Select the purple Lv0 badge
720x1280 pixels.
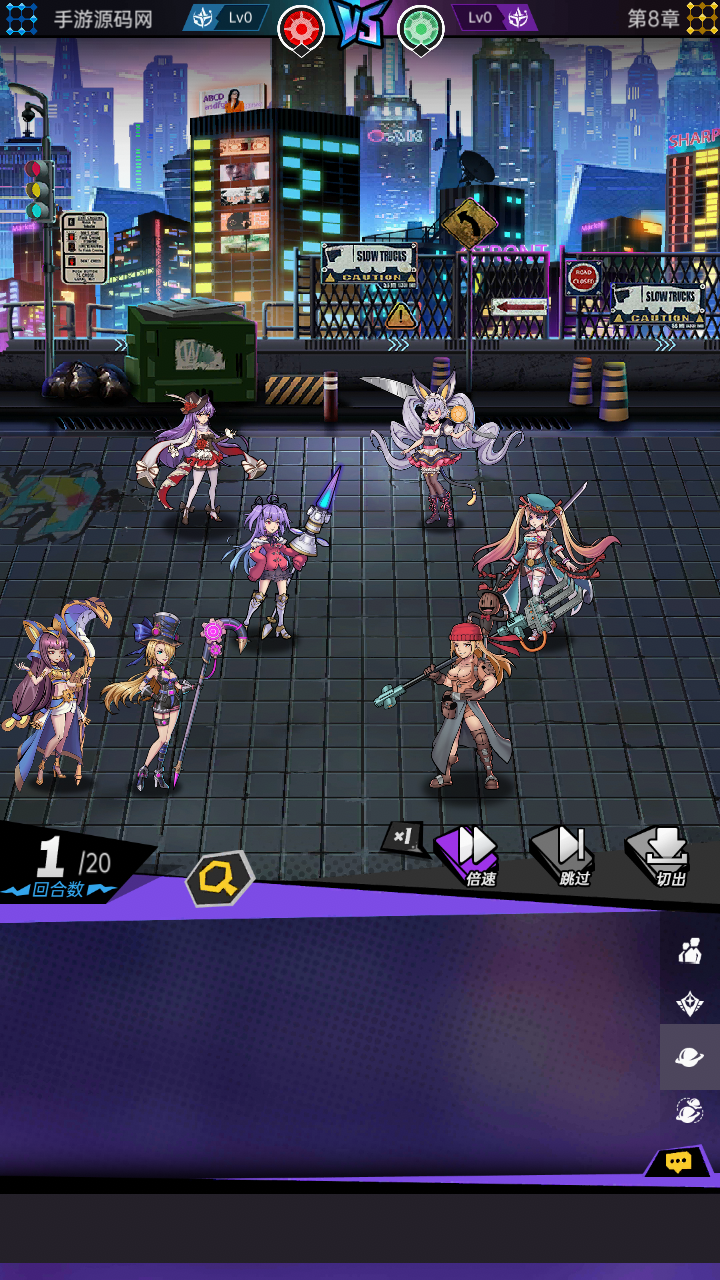(493, 17)
